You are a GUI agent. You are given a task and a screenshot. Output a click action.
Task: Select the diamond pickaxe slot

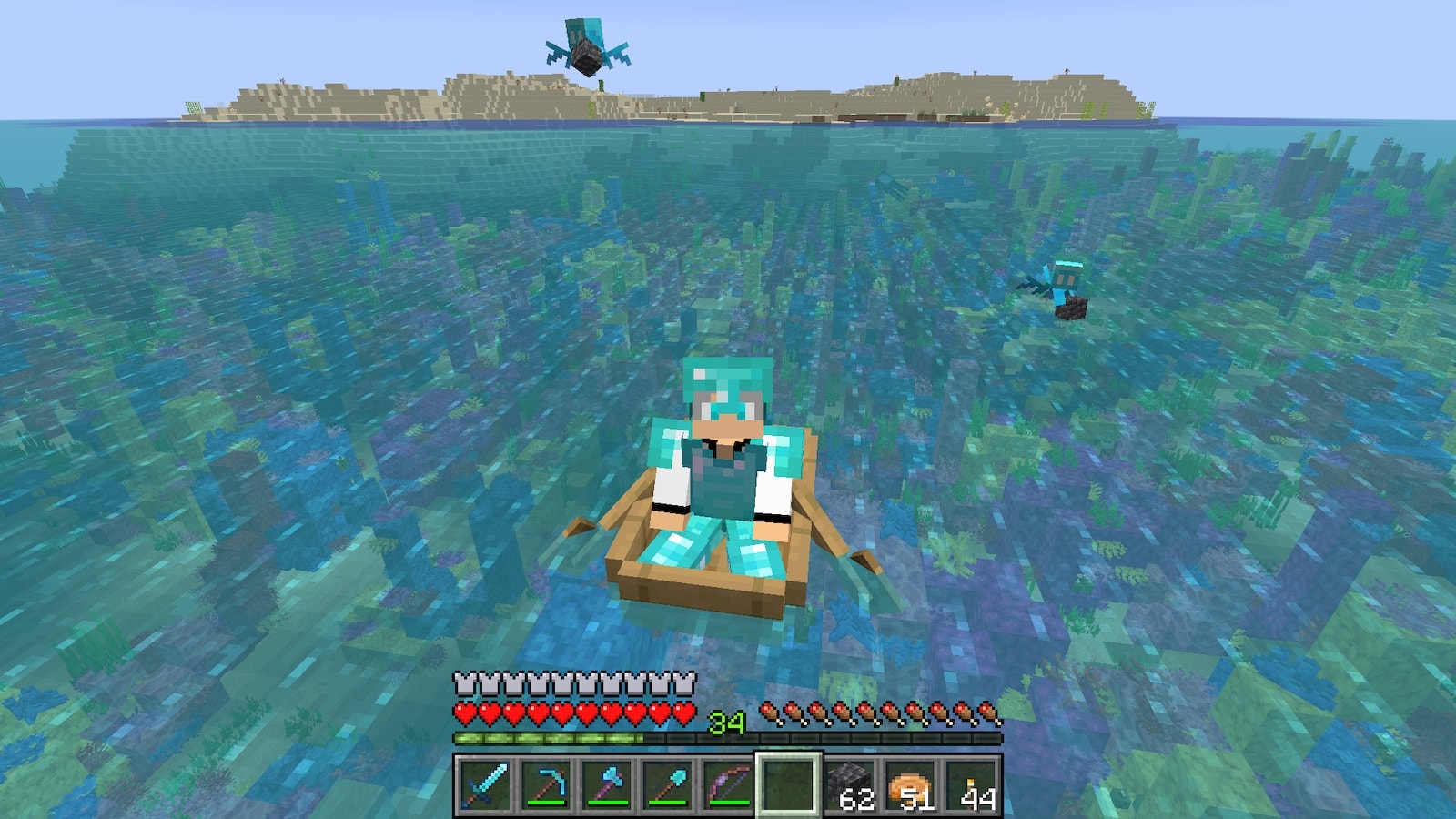(x=545, y=784)
